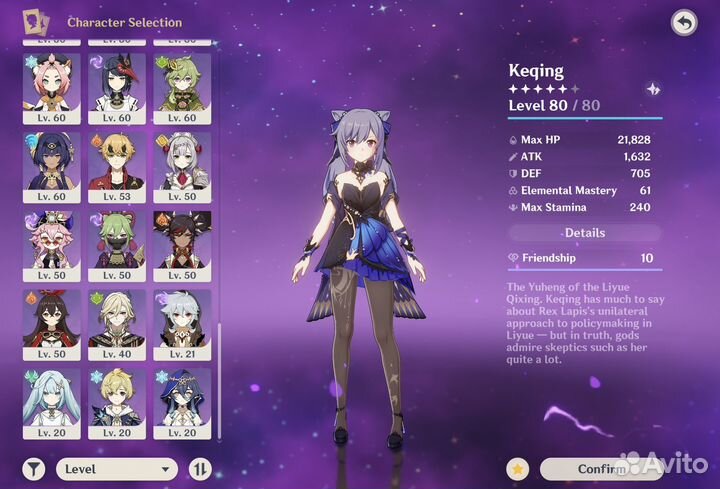Select Amber from the list

click(x=50, y=324)
